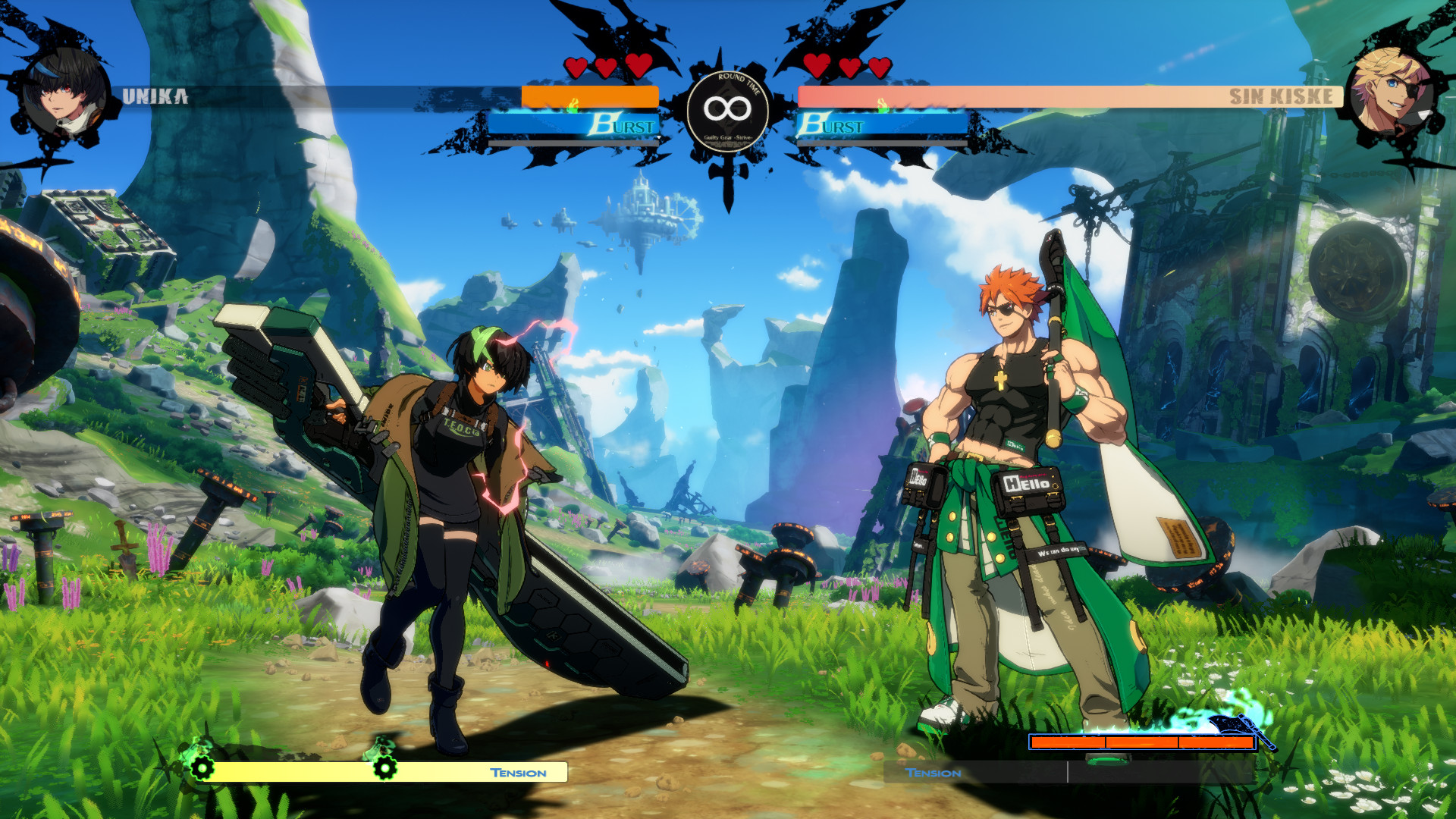The image size is (1456, 819).
Task: Click the TENSION label on Unika's gauge
Action: click(517, 772)
